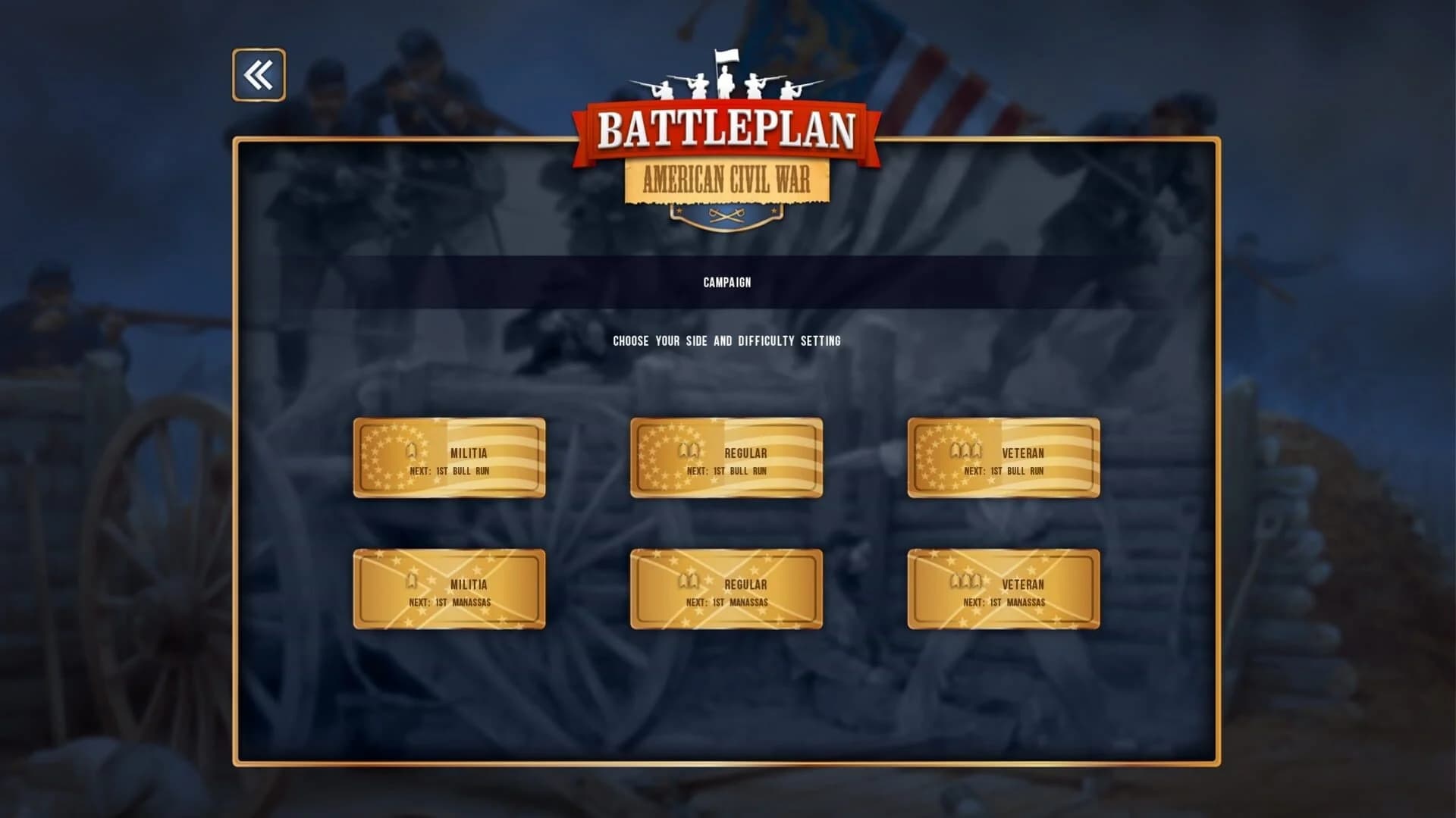Viewport: 1456px width, 818px height.
Task: Click the triple-rank insignia on Union Veteran card
Action: coord(965,453)
